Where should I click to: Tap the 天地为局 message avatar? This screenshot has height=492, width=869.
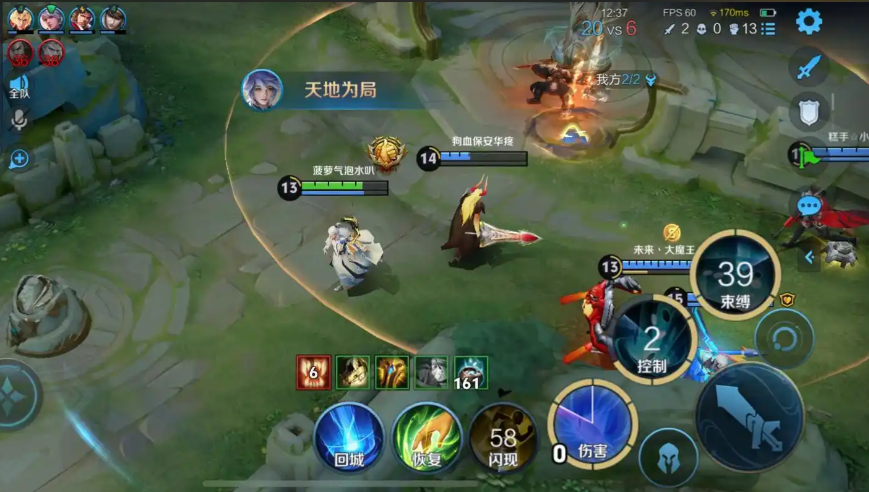(x=262, y=90)
